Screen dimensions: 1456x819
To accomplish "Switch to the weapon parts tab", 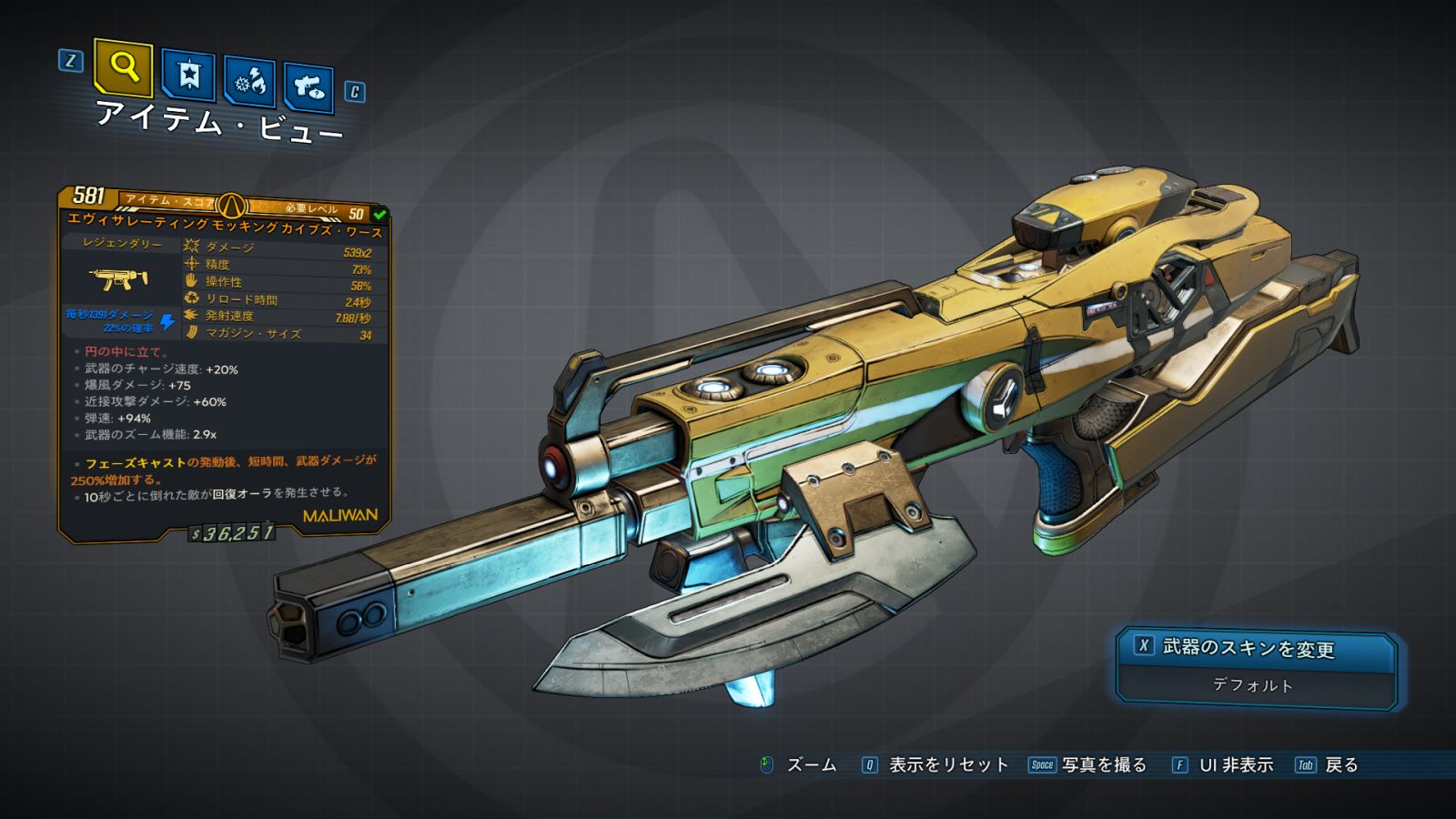I will click(308, 87).
